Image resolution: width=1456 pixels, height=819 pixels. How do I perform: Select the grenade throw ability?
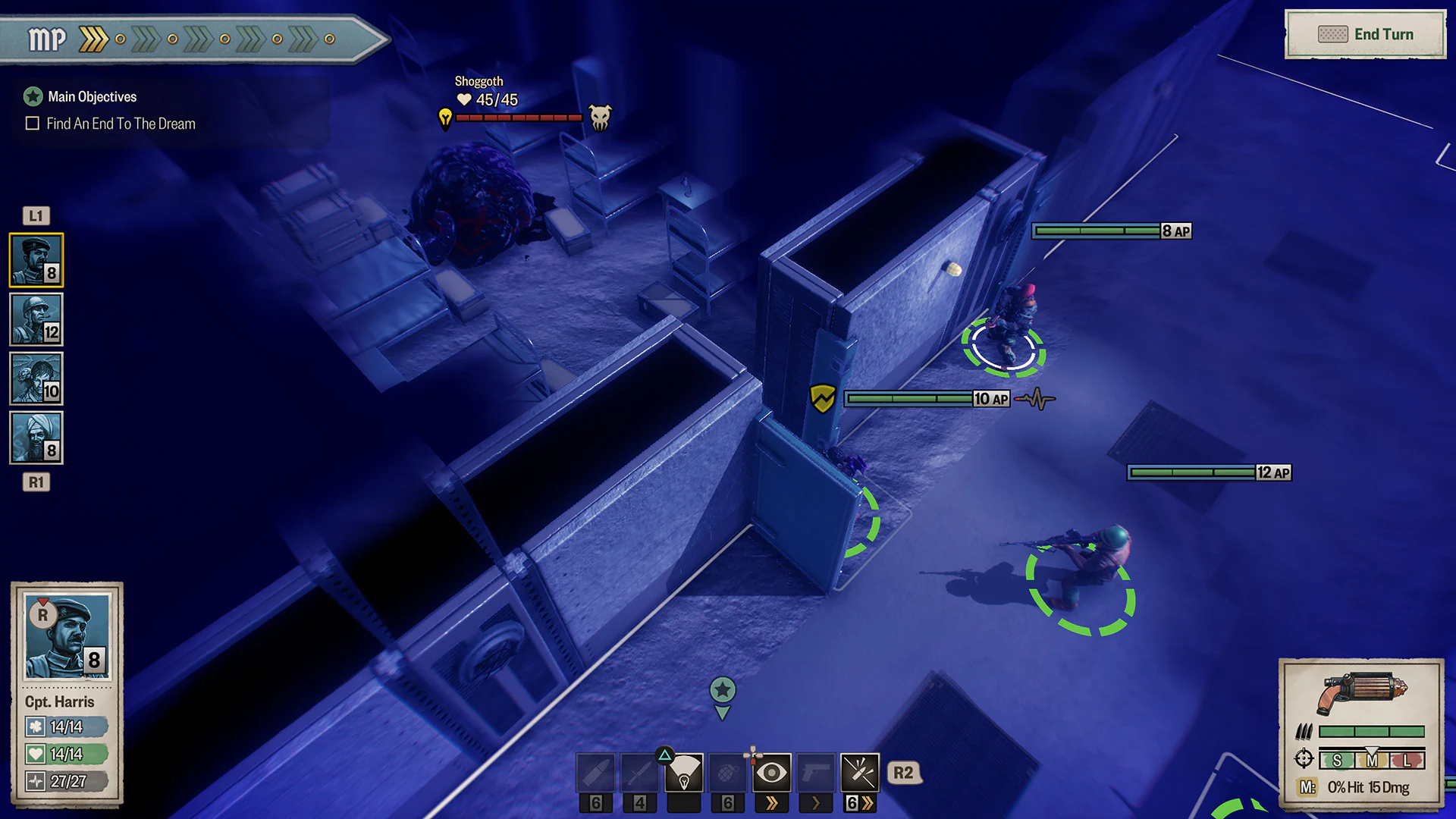pos(728,773)
